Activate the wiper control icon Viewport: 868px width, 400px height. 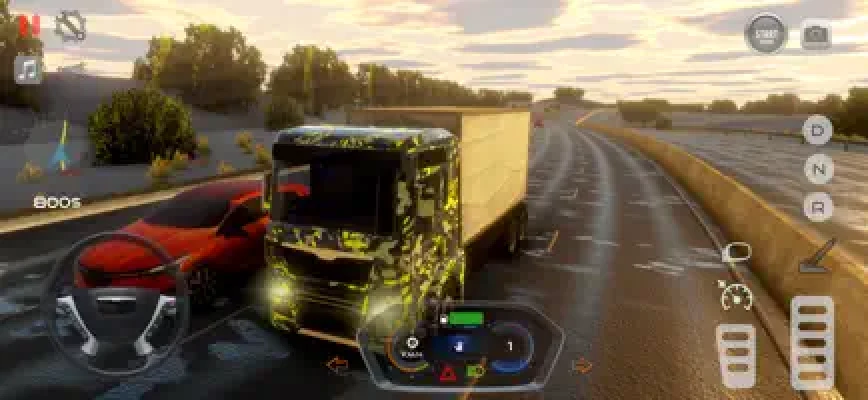click(815, 255)
